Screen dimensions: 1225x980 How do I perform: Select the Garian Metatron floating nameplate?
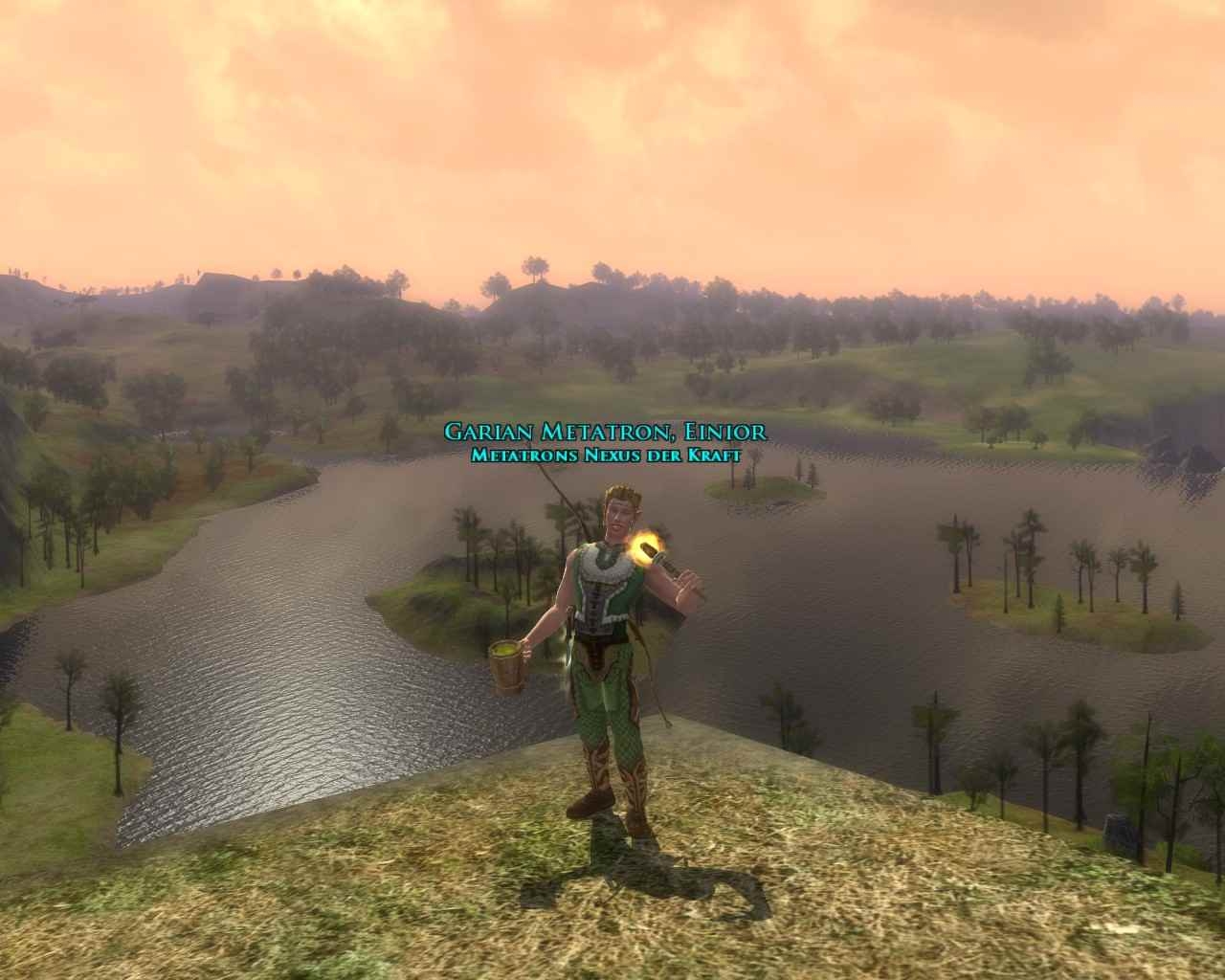coord(605,433)
